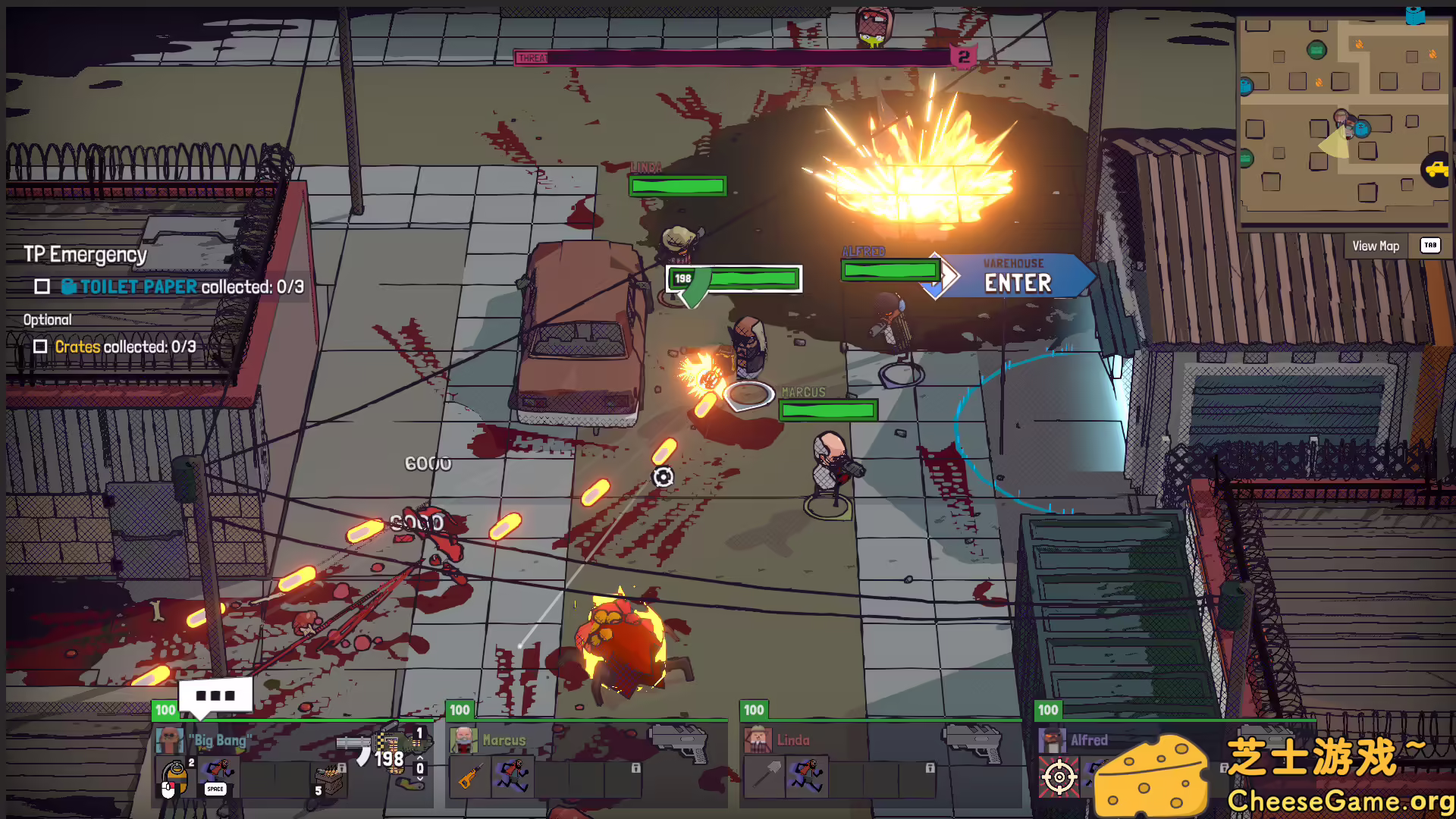Select Big Bang's character portrait

(x=168, y=740)
